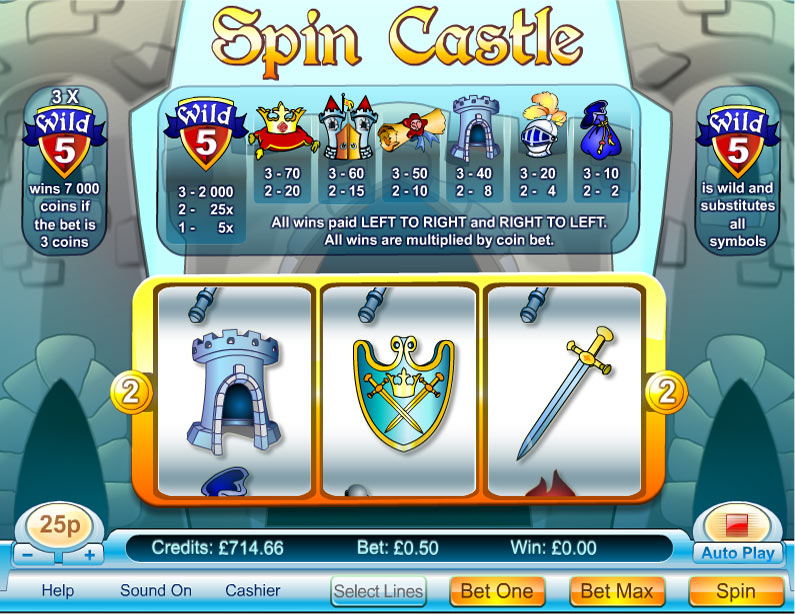Open the Cashier
The image size is (795, 614).
point(253,590)
